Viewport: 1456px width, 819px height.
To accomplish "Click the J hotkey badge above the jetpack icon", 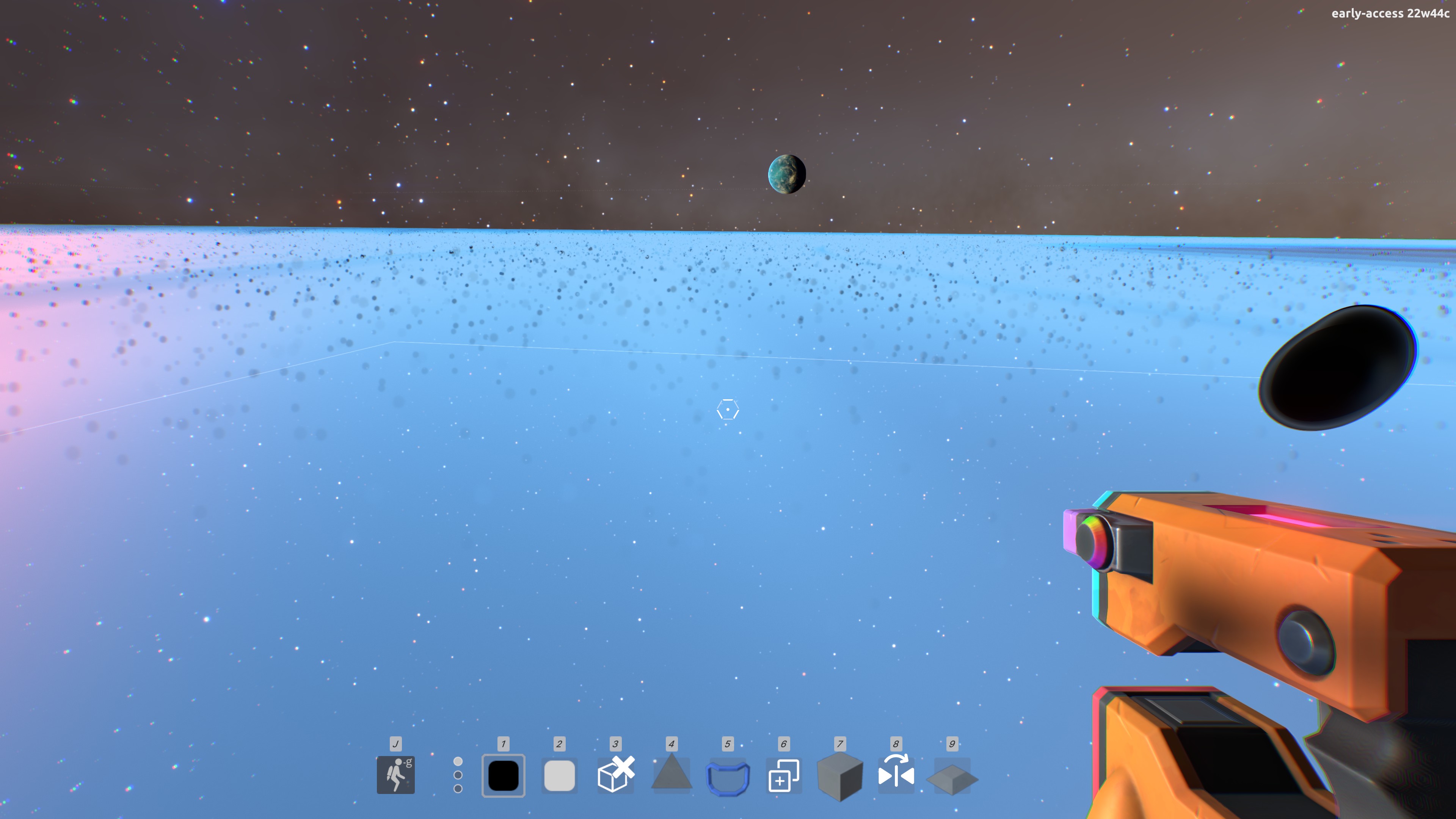I will [396, 744].
